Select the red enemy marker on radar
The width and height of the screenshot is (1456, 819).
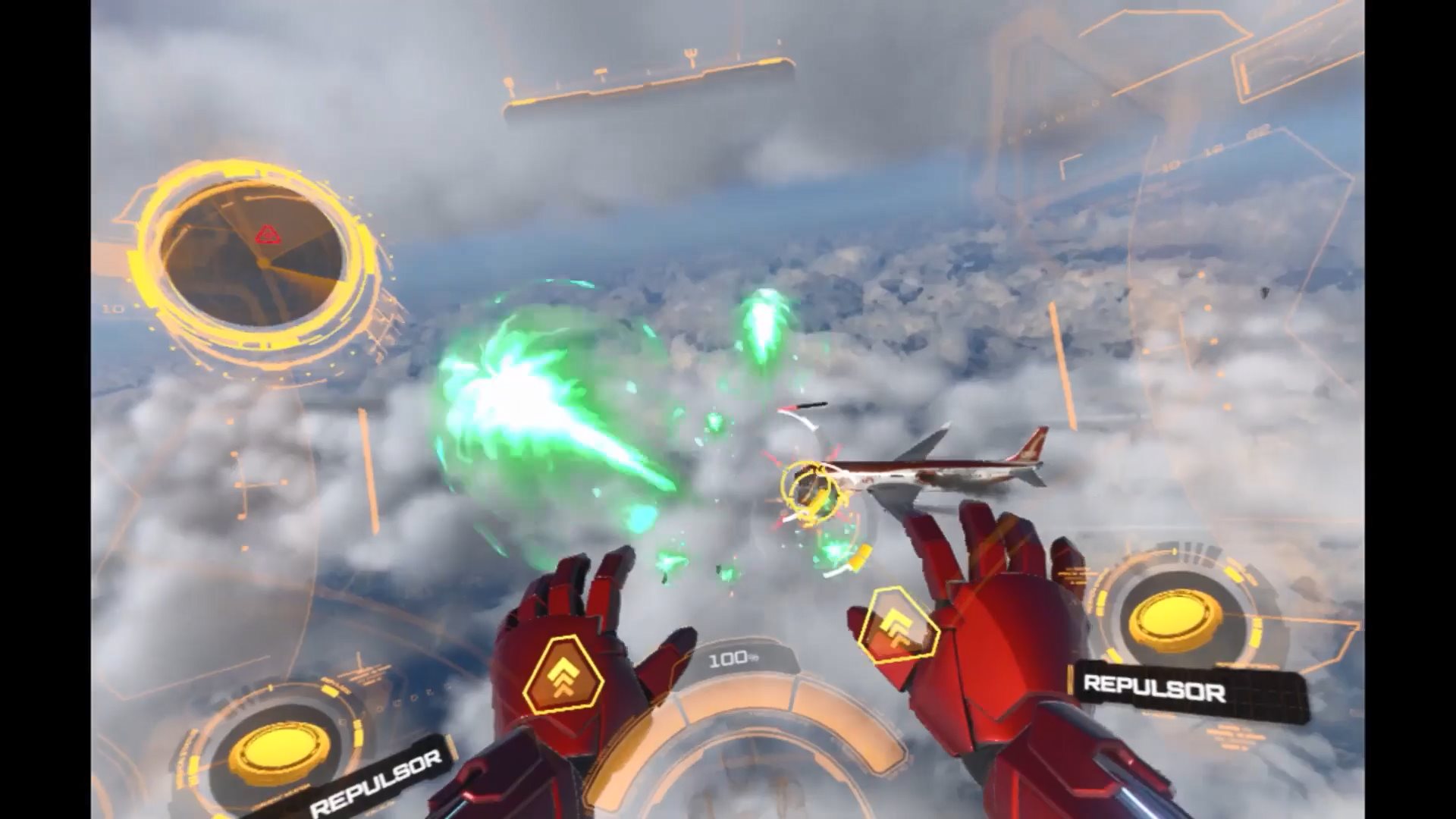[267, 235]
